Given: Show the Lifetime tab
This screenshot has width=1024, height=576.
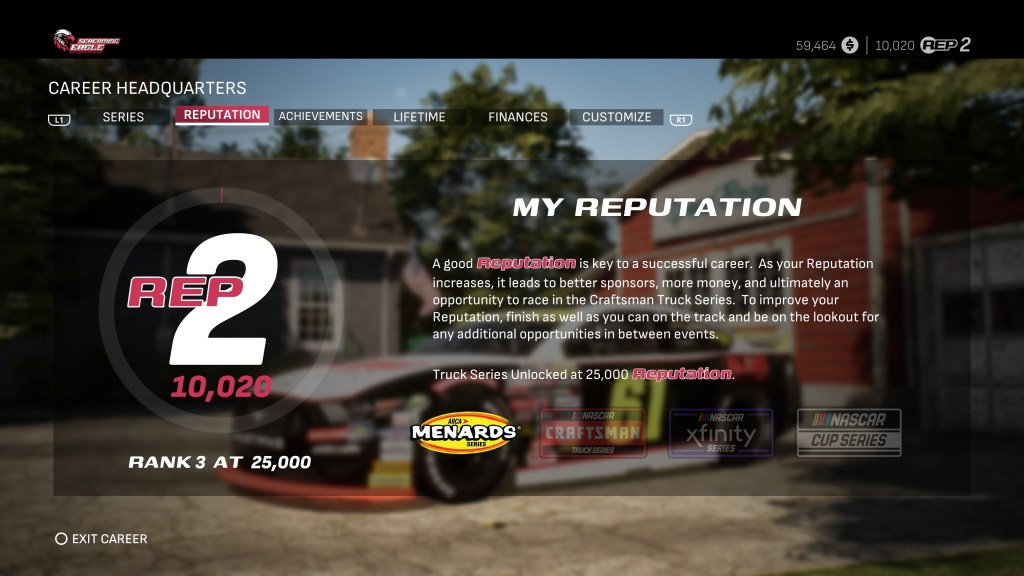Looking at the screenshot, I should 419,117.
